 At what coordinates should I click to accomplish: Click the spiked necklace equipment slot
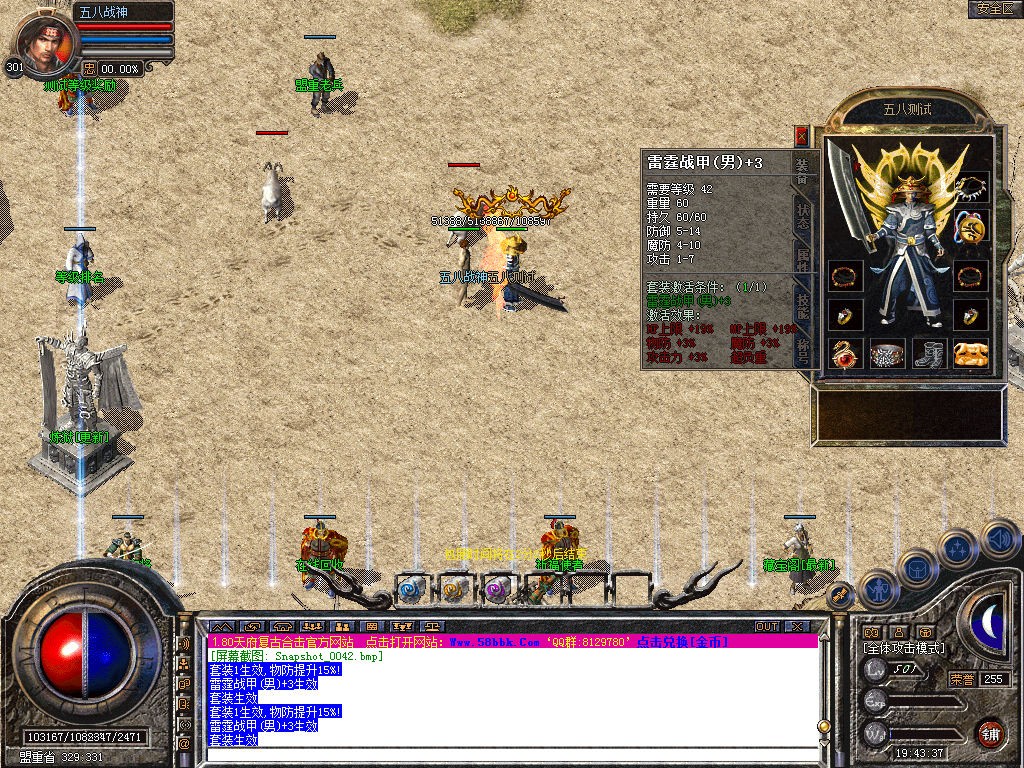970,187
